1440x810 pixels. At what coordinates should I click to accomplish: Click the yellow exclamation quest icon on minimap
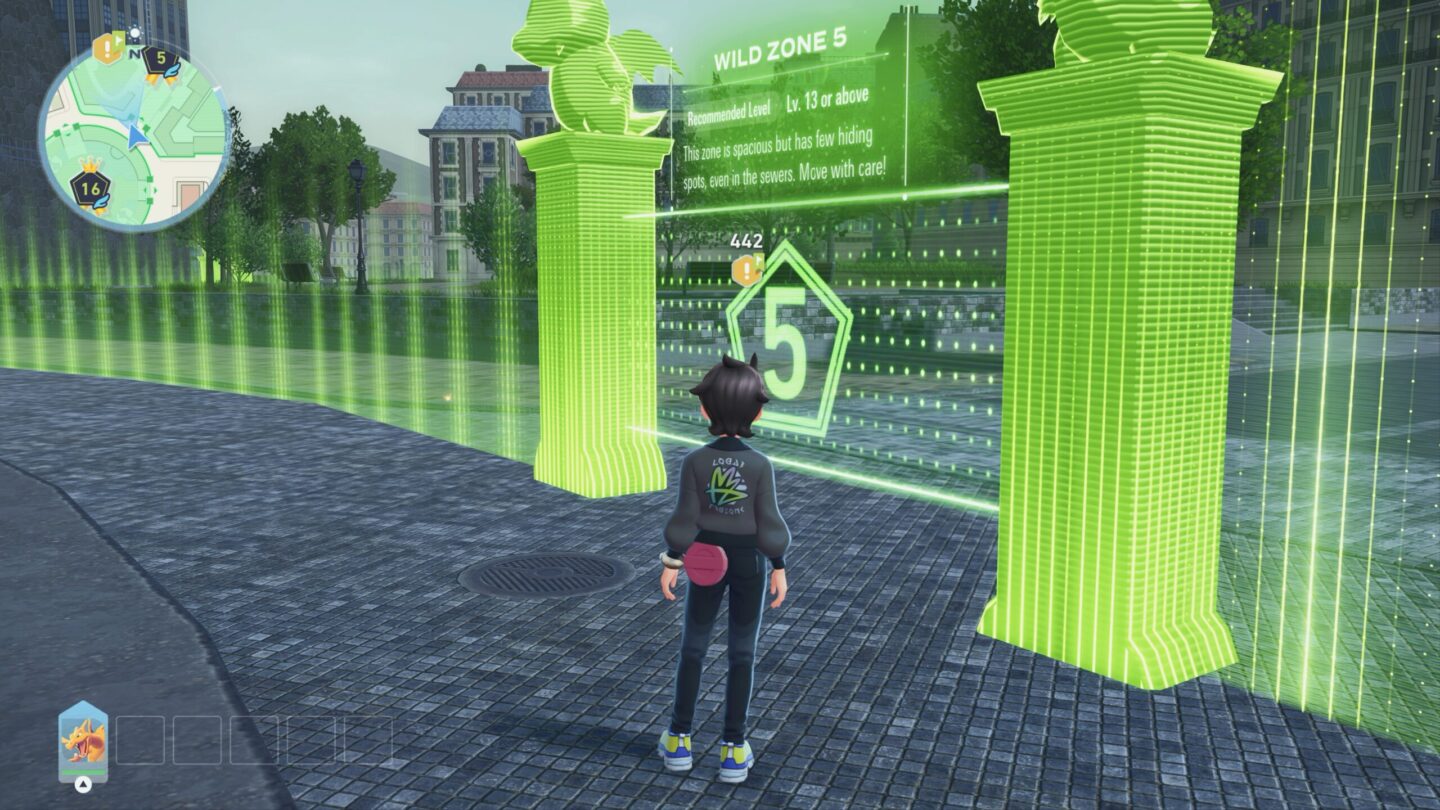pyautogui.click(x=106, y=46)
